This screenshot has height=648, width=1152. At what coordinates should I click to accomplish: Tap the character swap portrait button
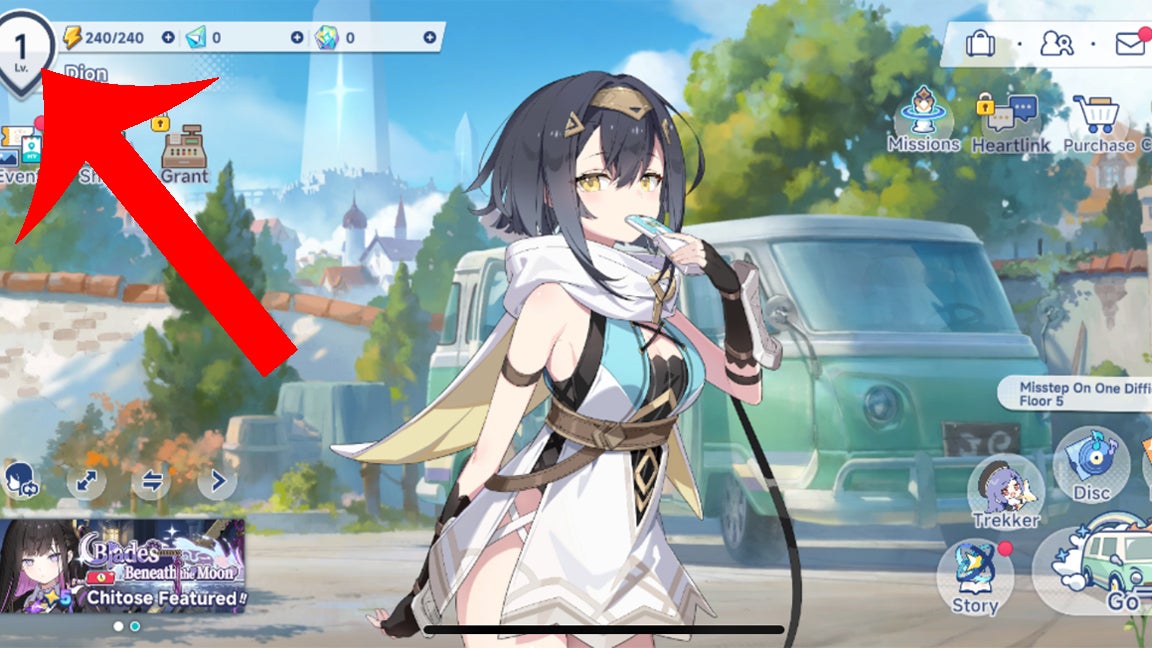click(x=21, y=481)
